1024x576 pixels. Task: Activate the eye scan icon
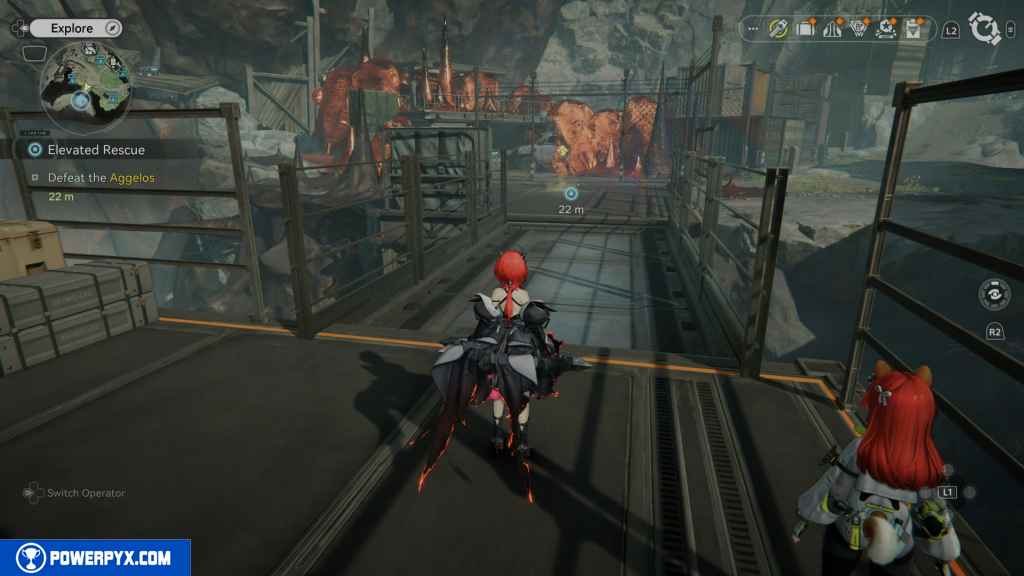[994, 298]
